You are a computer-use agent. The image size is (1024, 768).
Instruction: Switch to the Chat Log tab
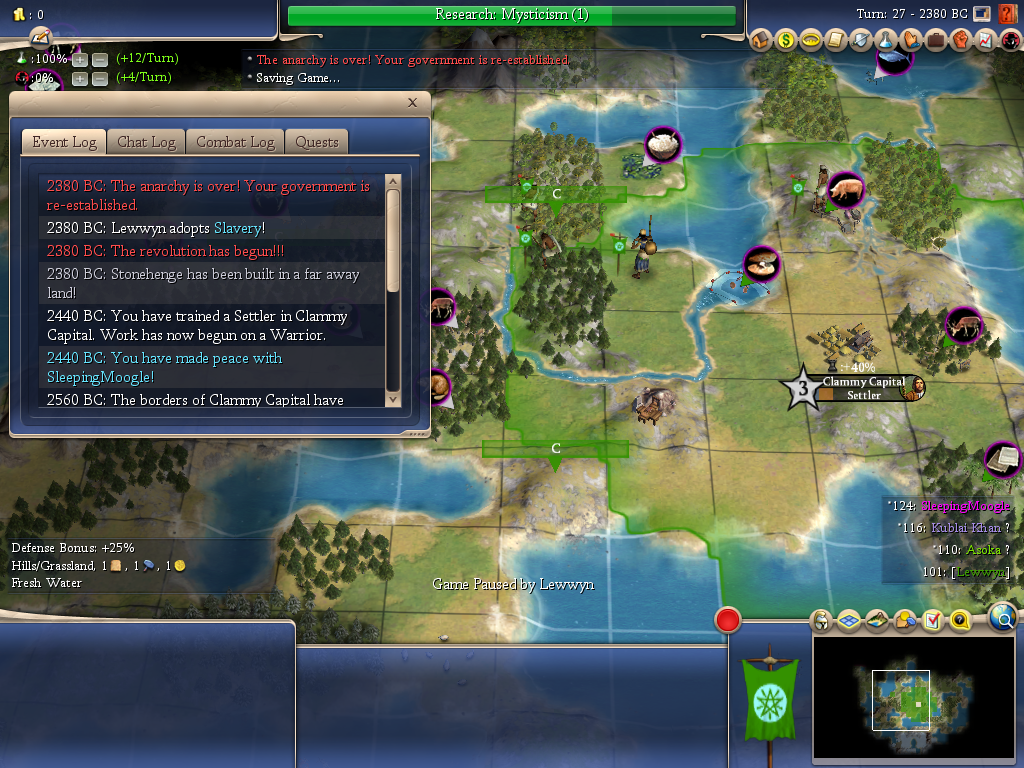[x=146, y=142]
